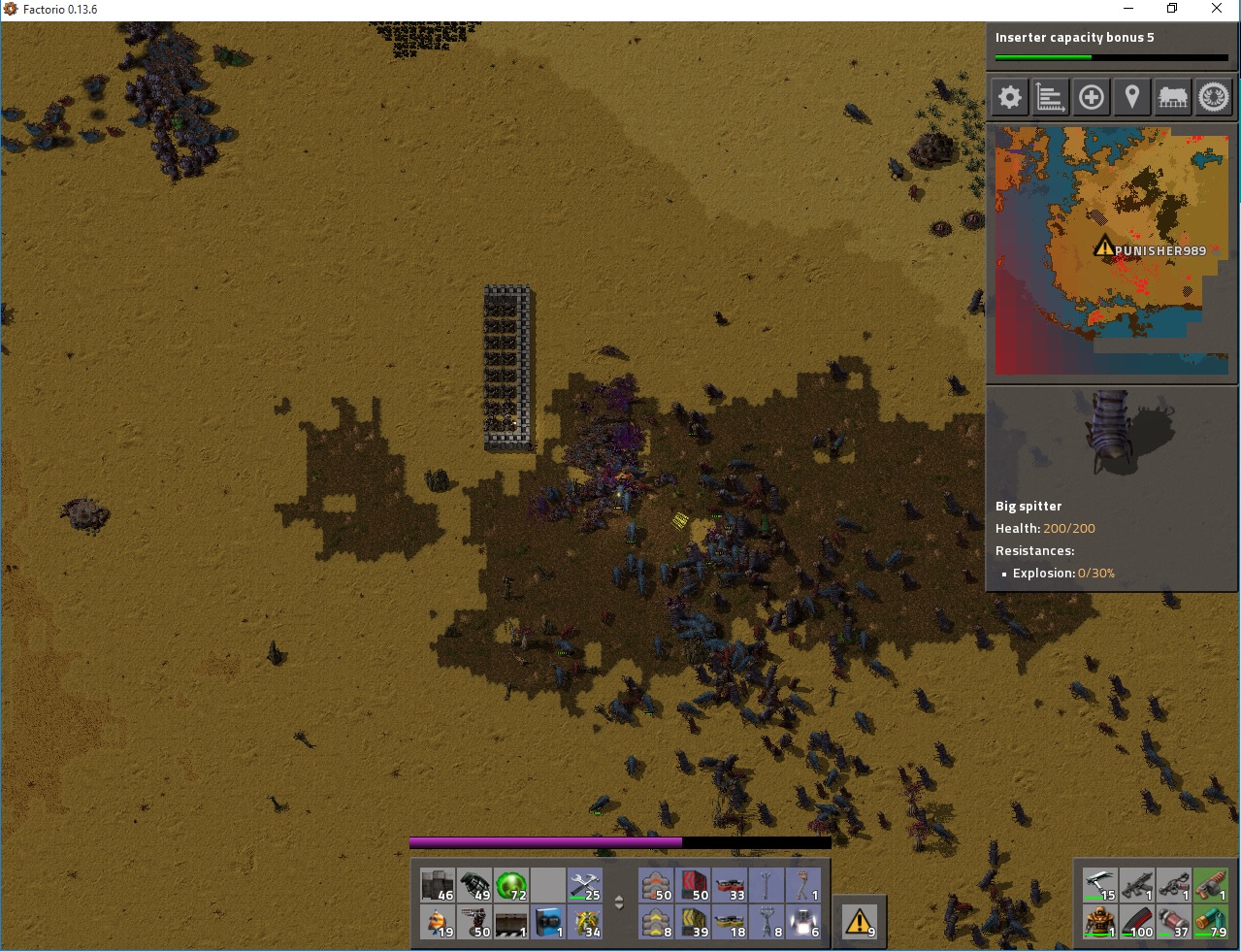Pick the gun turret stack of 50
The width and height of the screenshot is (1241, 952).
tap(475, 922)
